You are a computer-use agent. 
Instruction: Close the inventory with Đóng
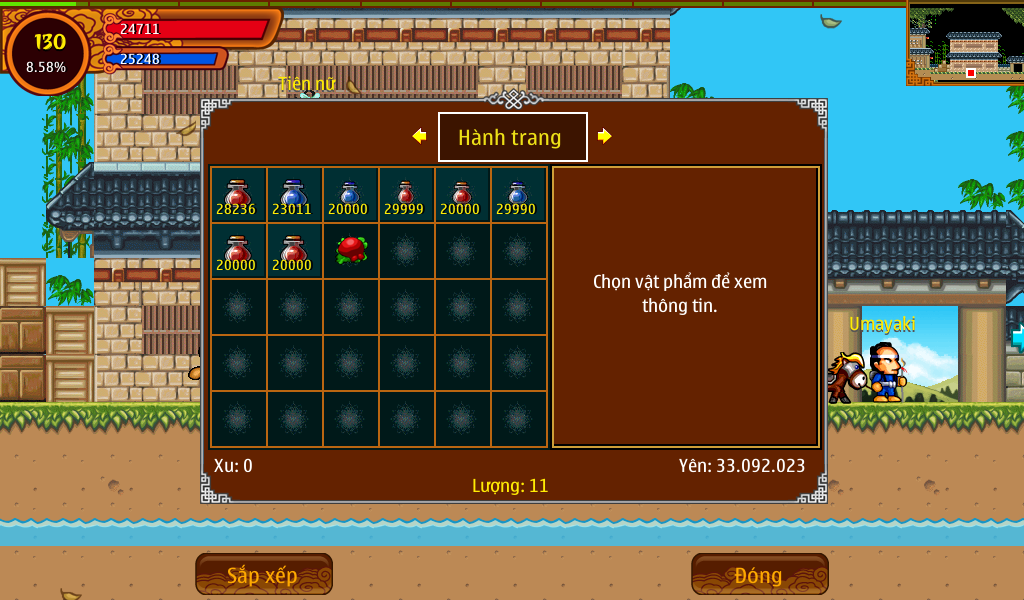759,575
